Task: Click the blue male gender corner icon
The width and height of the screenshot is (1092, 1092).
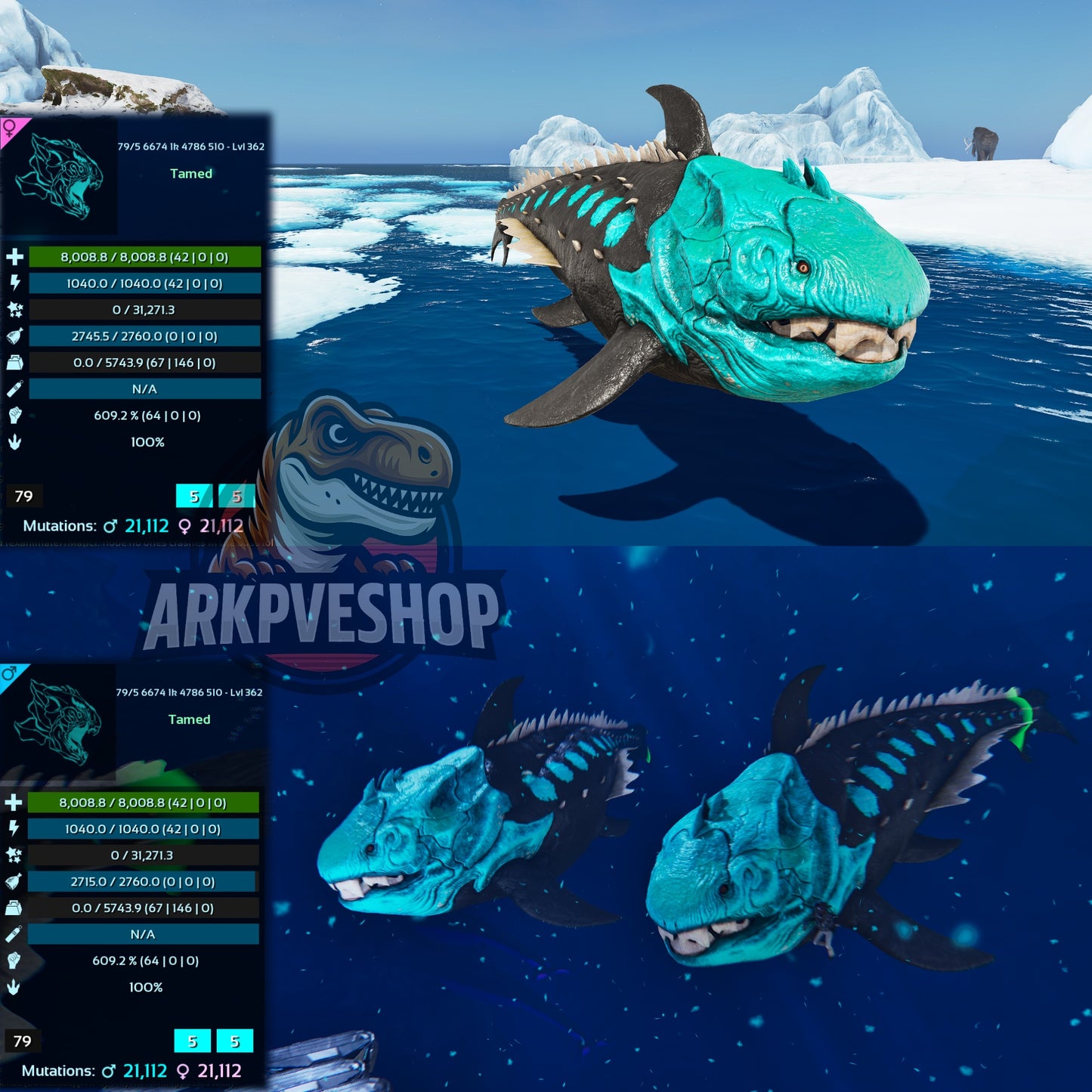Action: [x=10, y=673]
